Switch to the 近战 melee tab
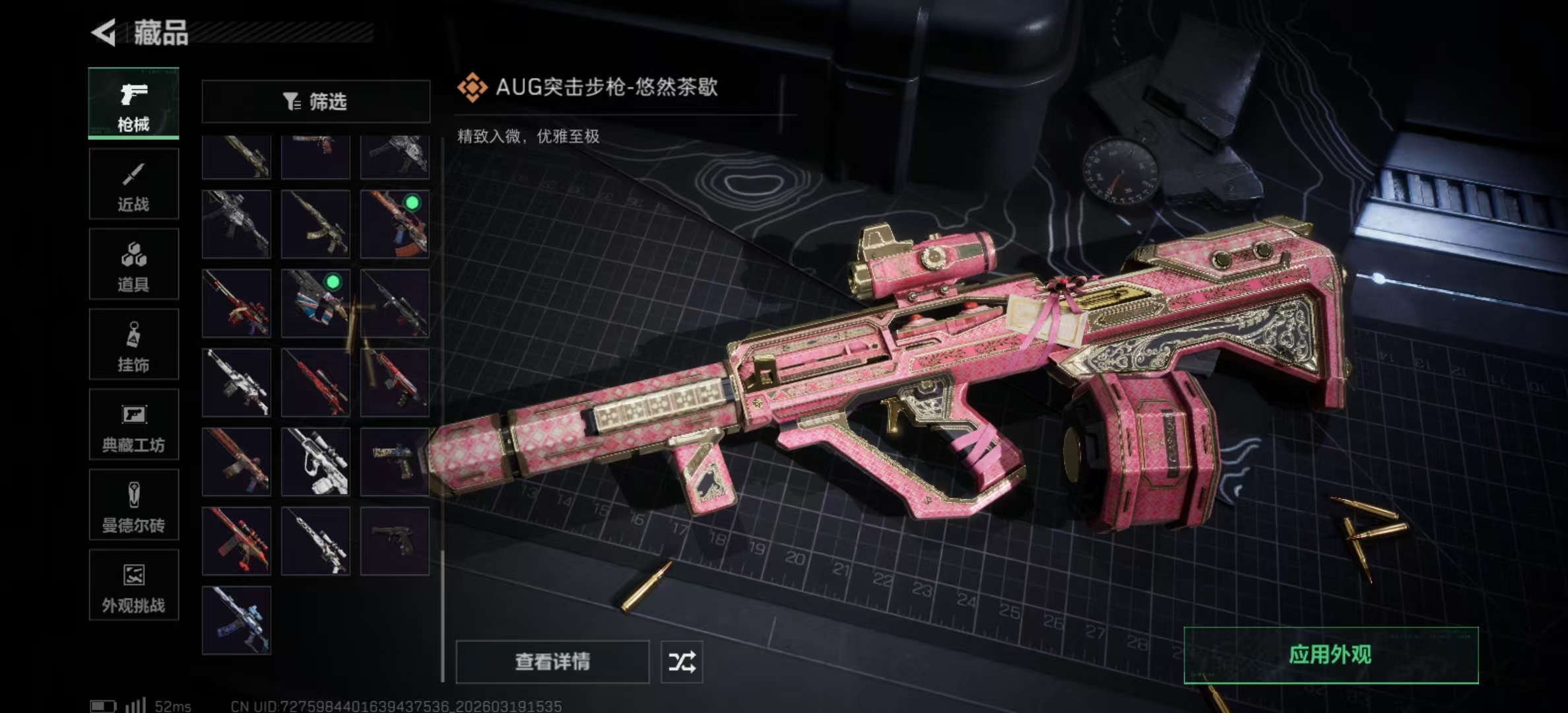Viewport: 1568px width, 713px height. click(133, 184)
